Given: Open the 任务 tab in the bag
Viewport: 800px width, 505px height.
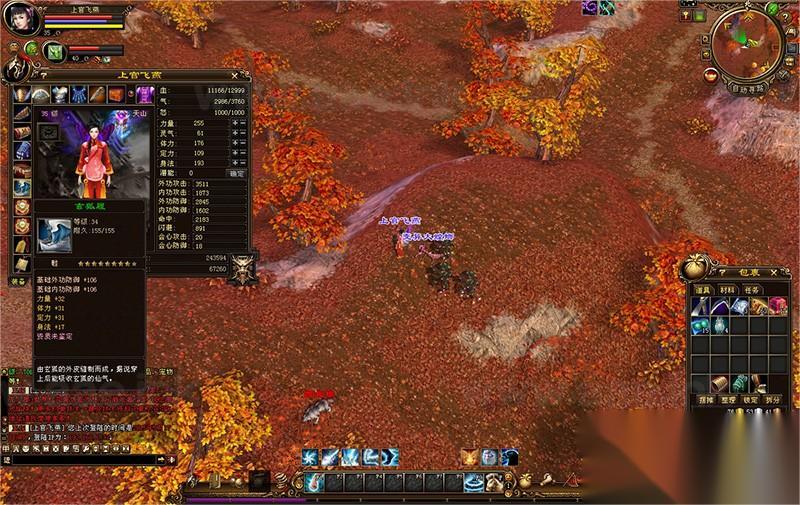Looking at the screenshot, I should pos(750,290).
